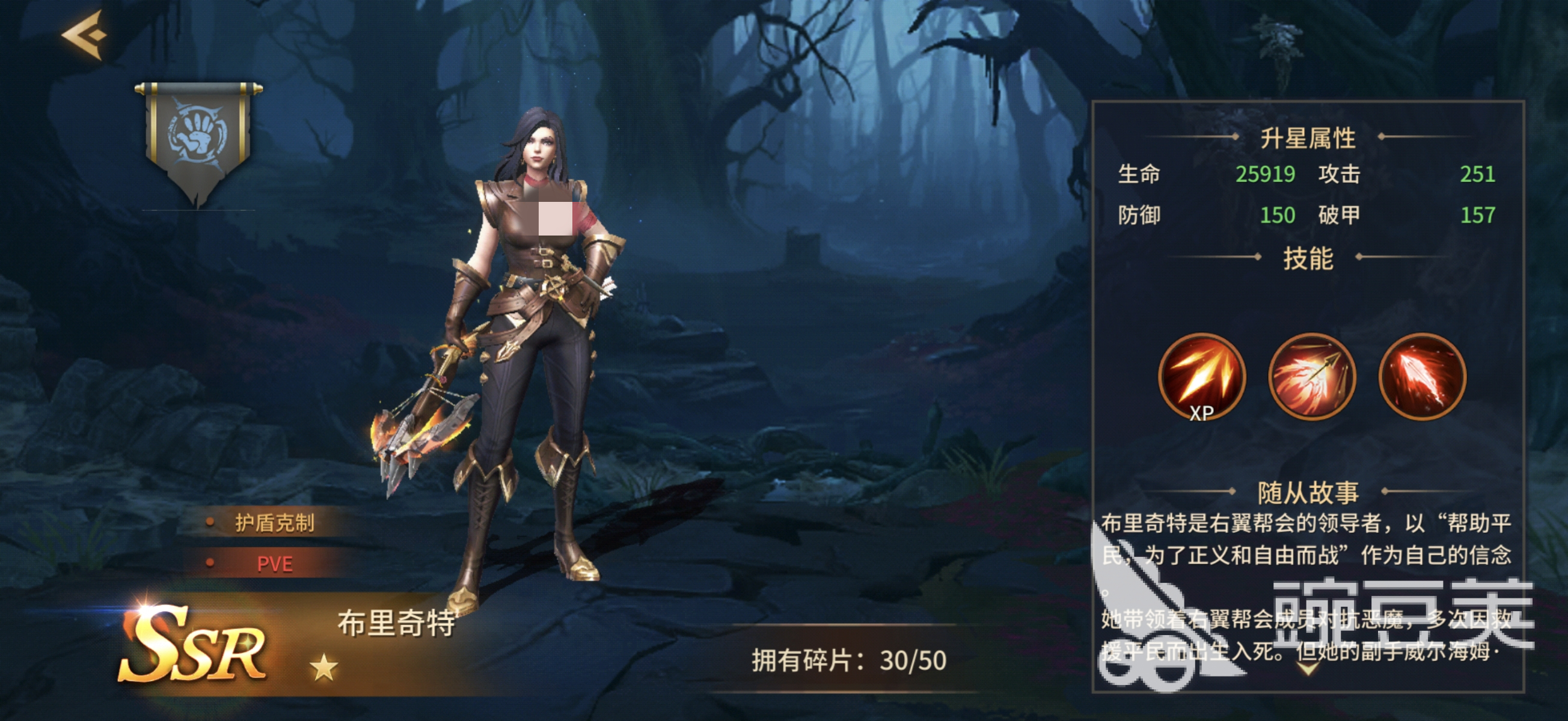Select the 护盾克制 trait tag
Viewport: 1568px width, 721px height.
click(x=274, y=523)
